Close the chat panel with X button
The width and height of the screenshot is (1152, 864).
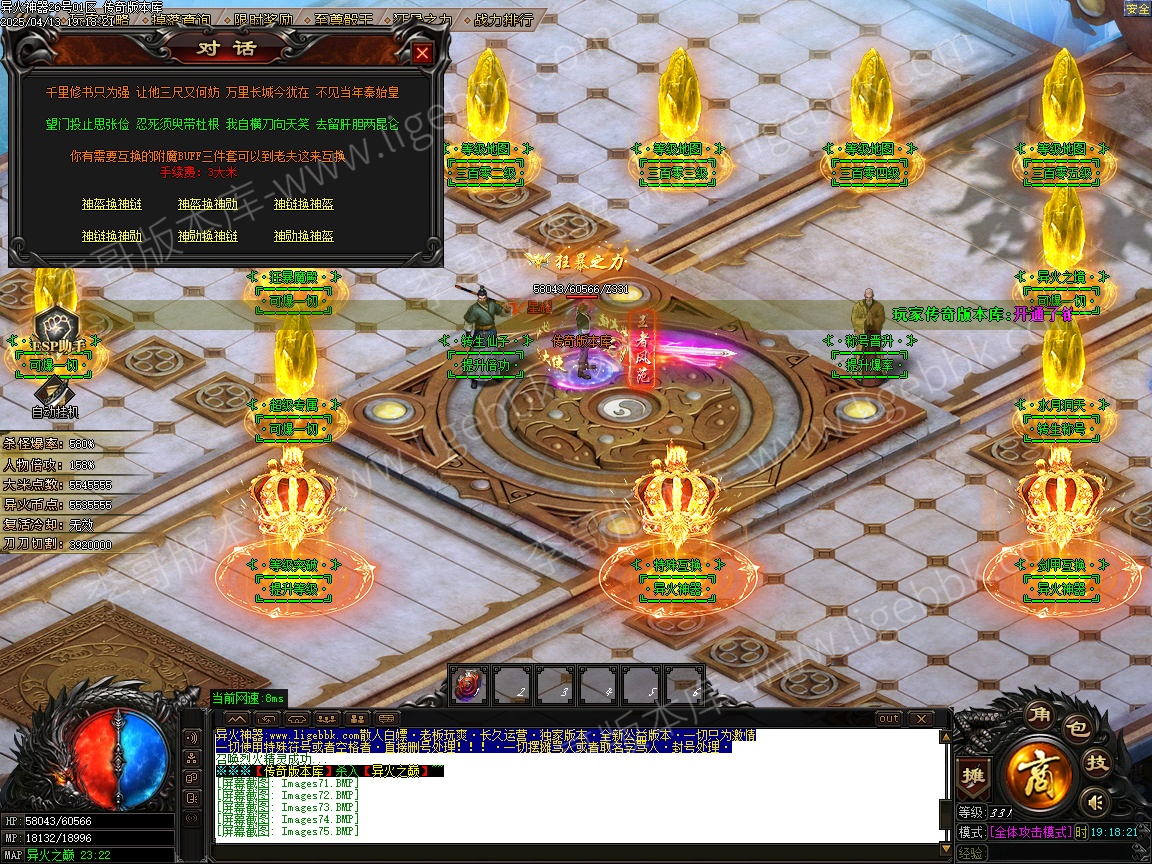pyautogui.click(x=919, y=718)
